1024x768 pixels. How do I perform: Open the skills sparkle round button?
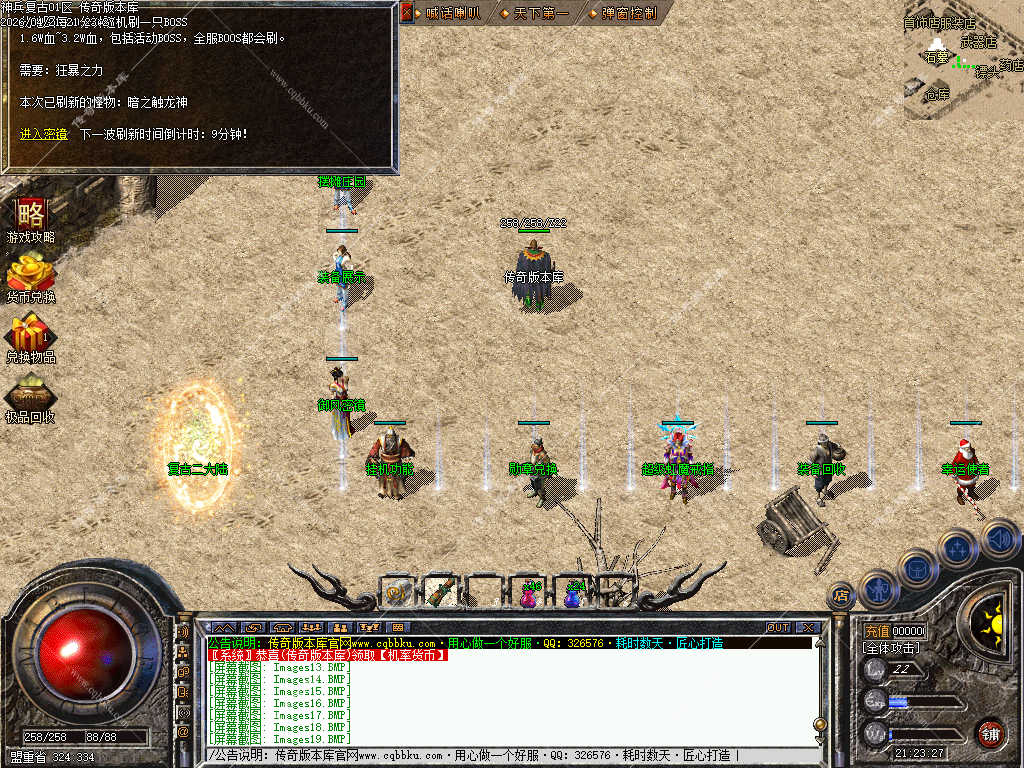point(956,548)
